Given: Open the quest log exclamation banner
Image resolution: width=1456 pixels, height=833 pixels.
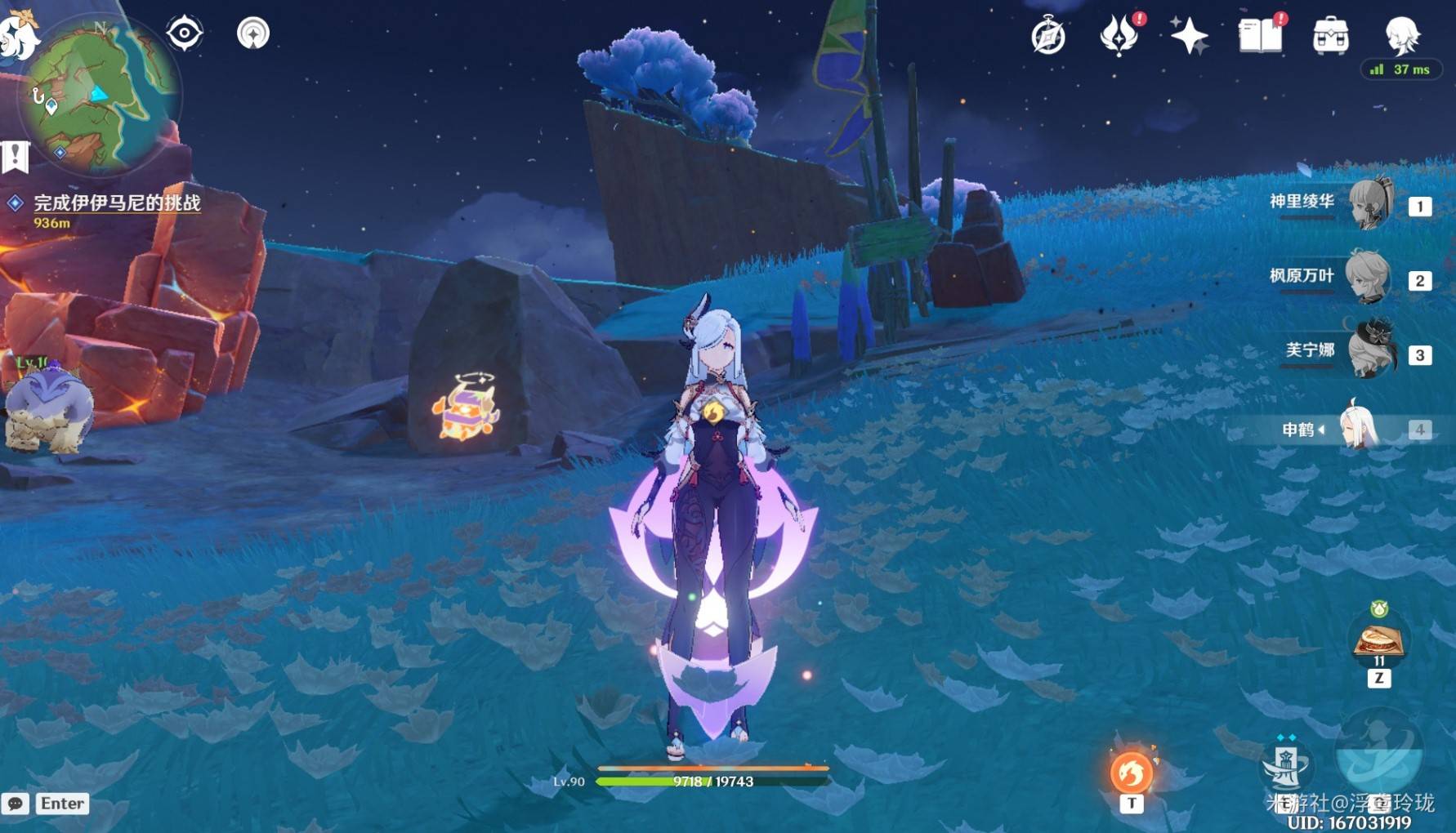Looking at the screenshot, I should 15,156.
